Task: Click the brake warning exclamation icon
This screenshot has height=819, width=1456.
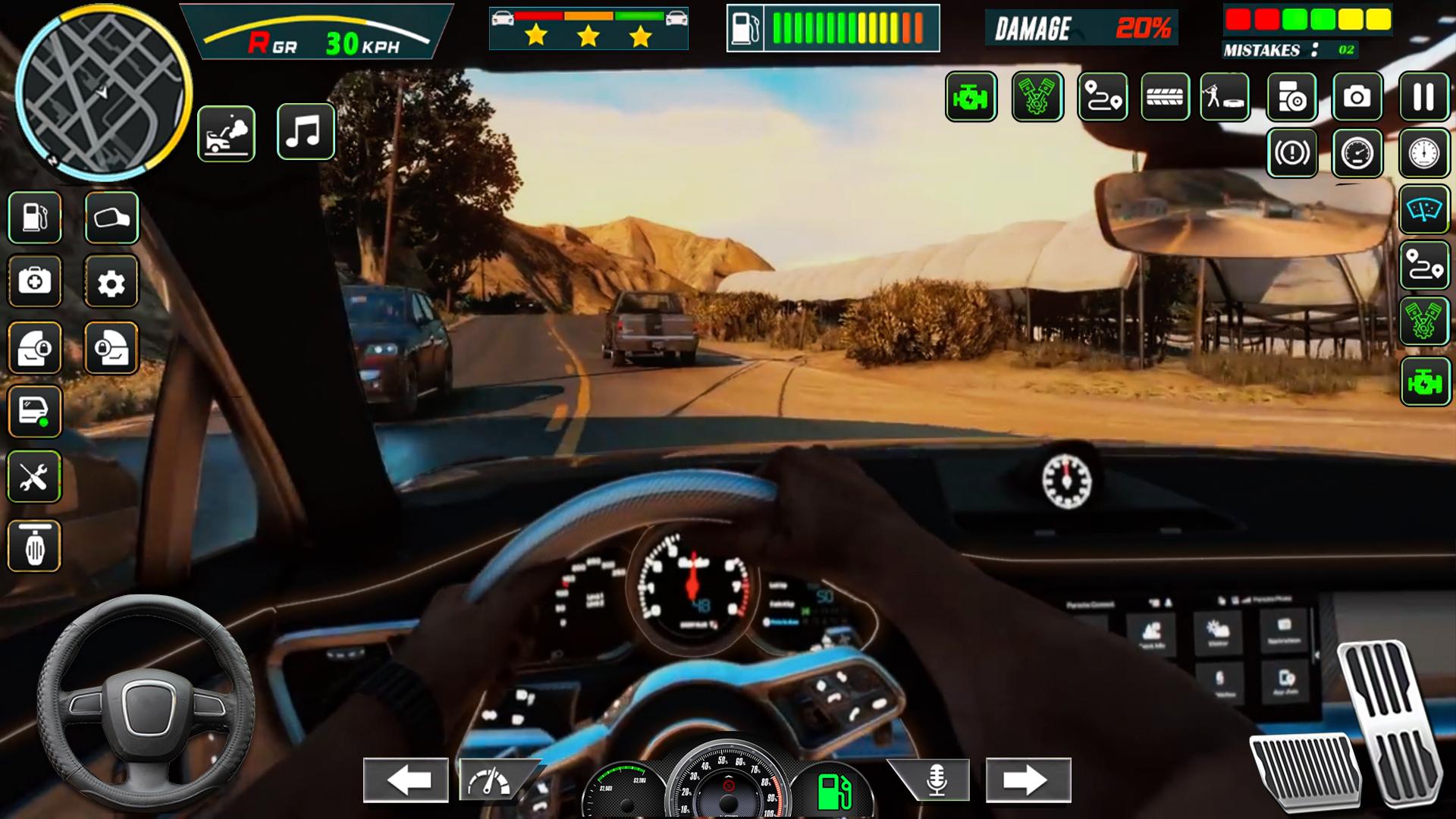Action: pyautogui.click(x=1291, y=153)
